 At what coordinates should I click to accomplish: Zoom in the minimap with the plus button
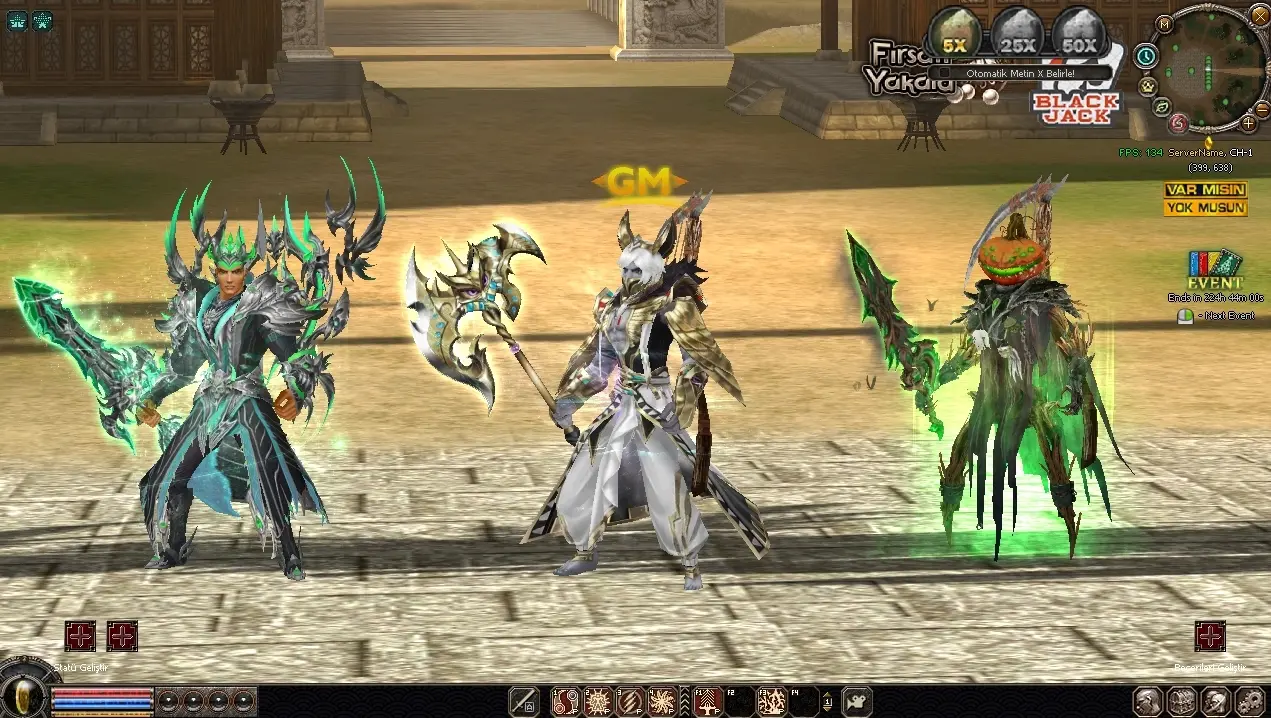[1249, 123]
